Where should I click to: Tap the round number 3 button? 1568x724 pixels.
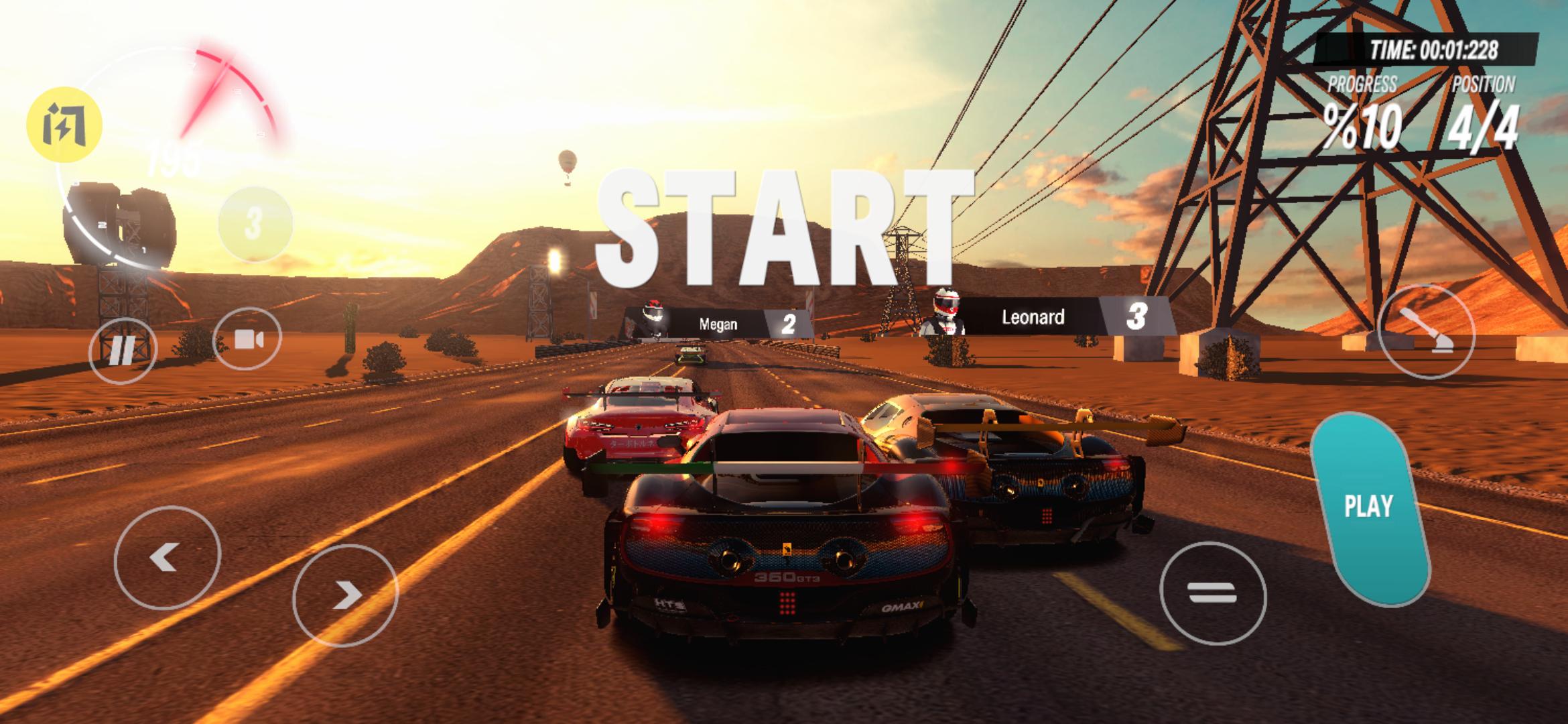(255, 223)
